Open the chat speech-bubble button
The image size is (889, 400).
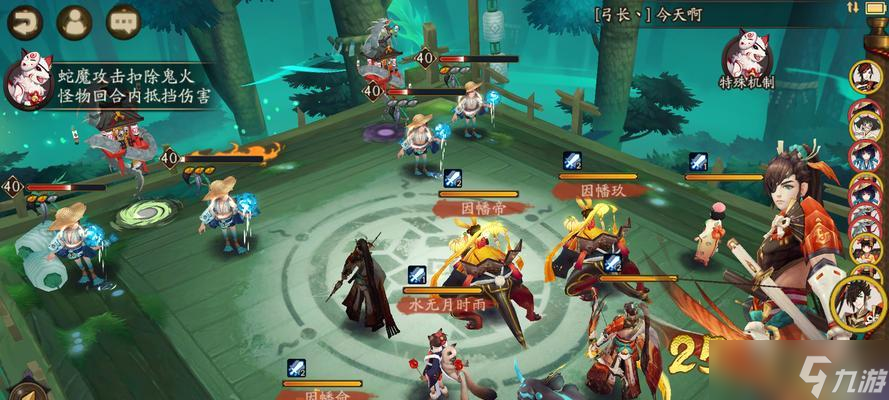click(124, 19)
